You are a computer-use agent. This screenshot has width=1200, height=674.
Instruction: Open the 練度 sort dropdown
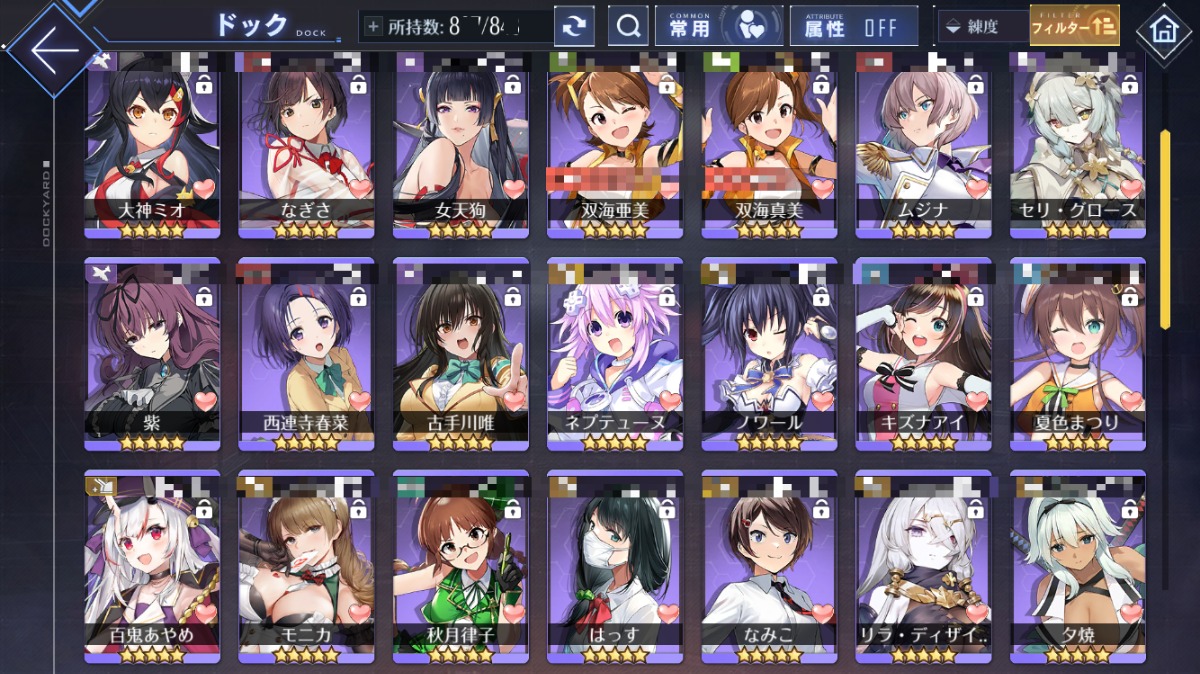982,27
